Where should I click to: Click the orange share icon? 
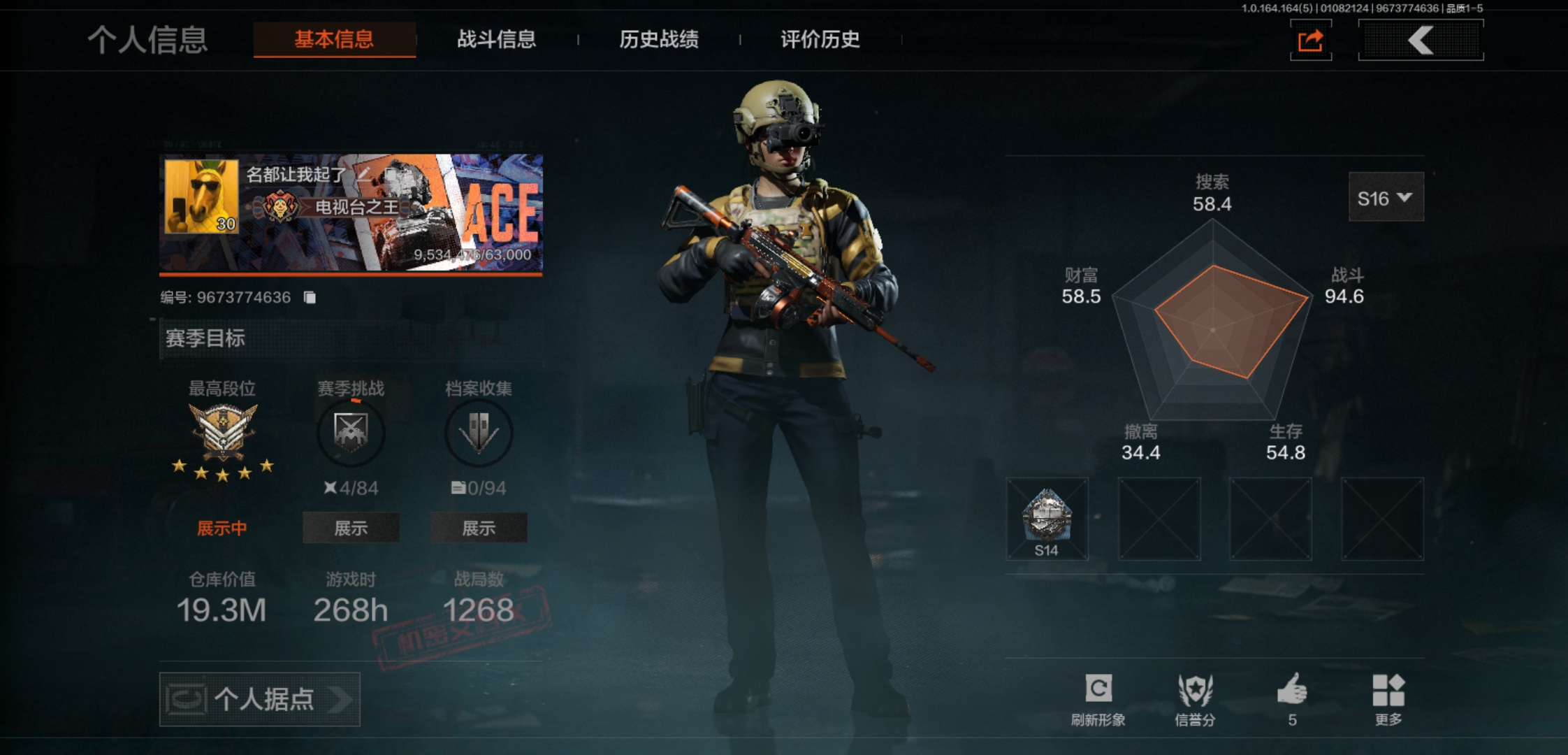[1310, 41]
